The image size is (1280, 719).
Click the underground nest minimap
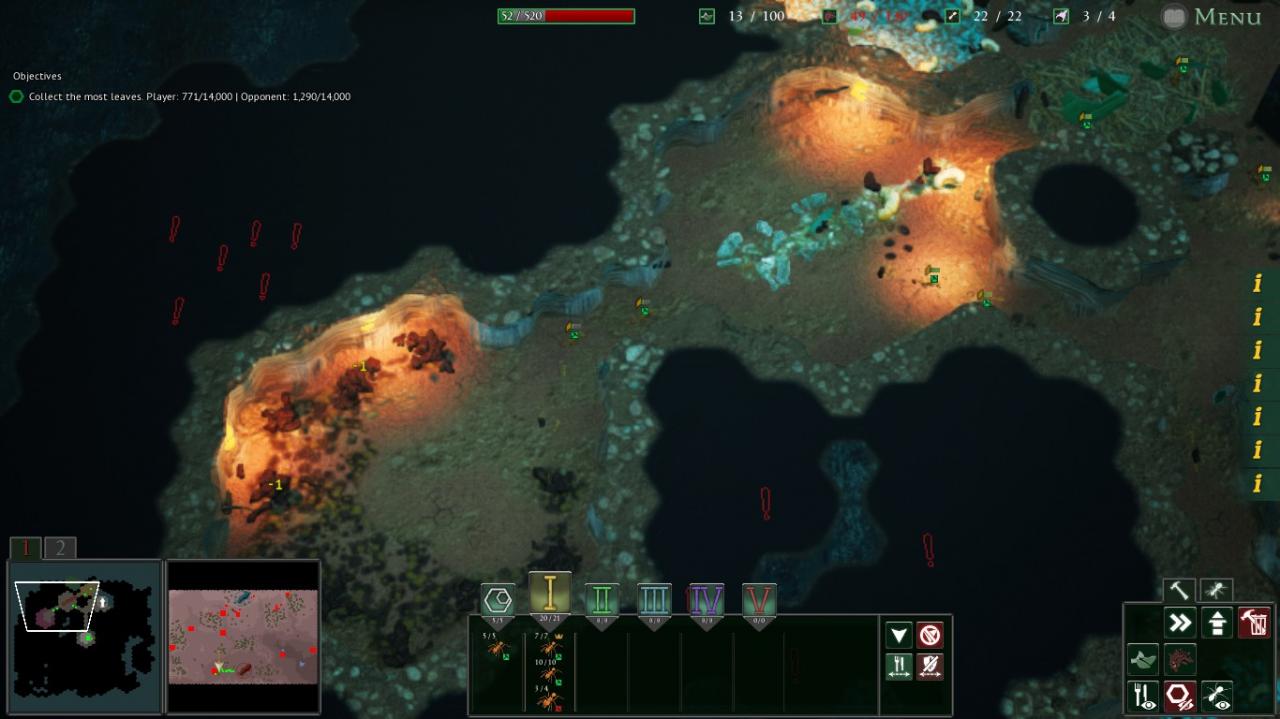click(x=84, y=636)
